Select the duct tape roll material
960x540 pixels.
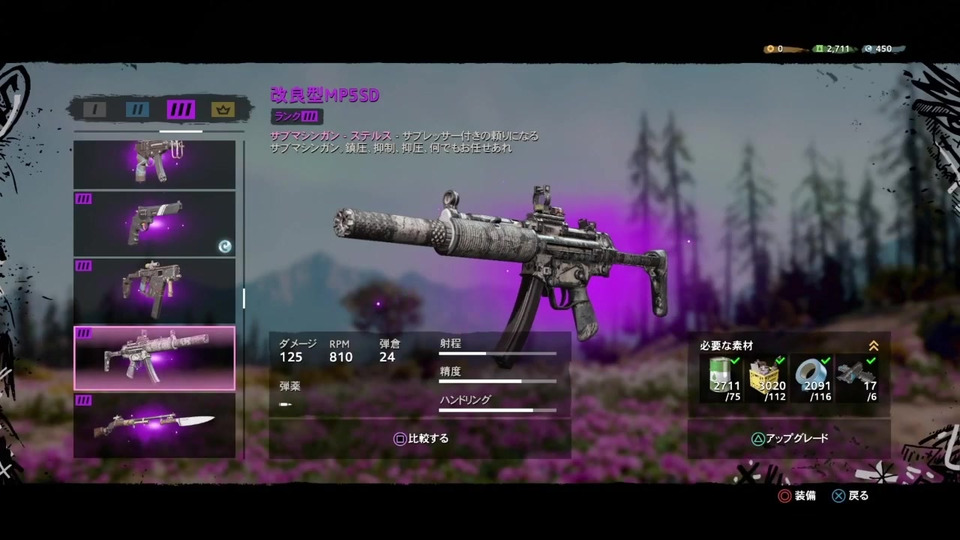click(x=812, y=377)
